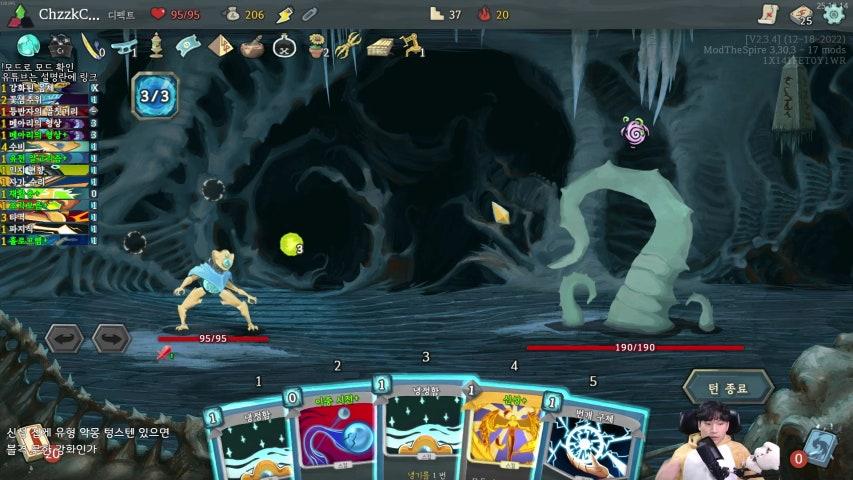The image size is (853, 480).
Task: Open the map scroll icon
Action: [767, 14]
